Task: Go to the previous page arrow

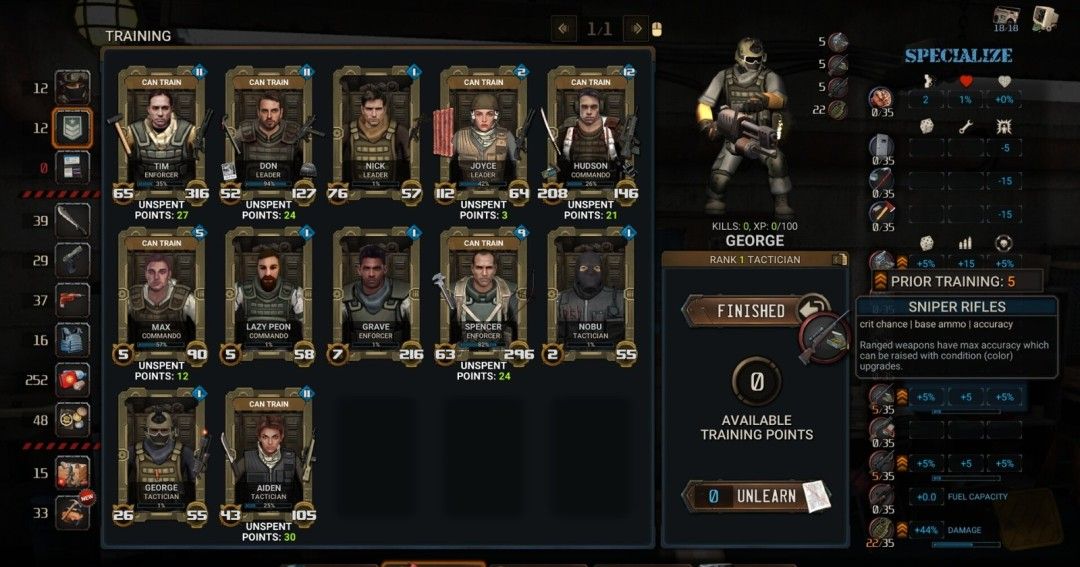Action: coord(563,29)
